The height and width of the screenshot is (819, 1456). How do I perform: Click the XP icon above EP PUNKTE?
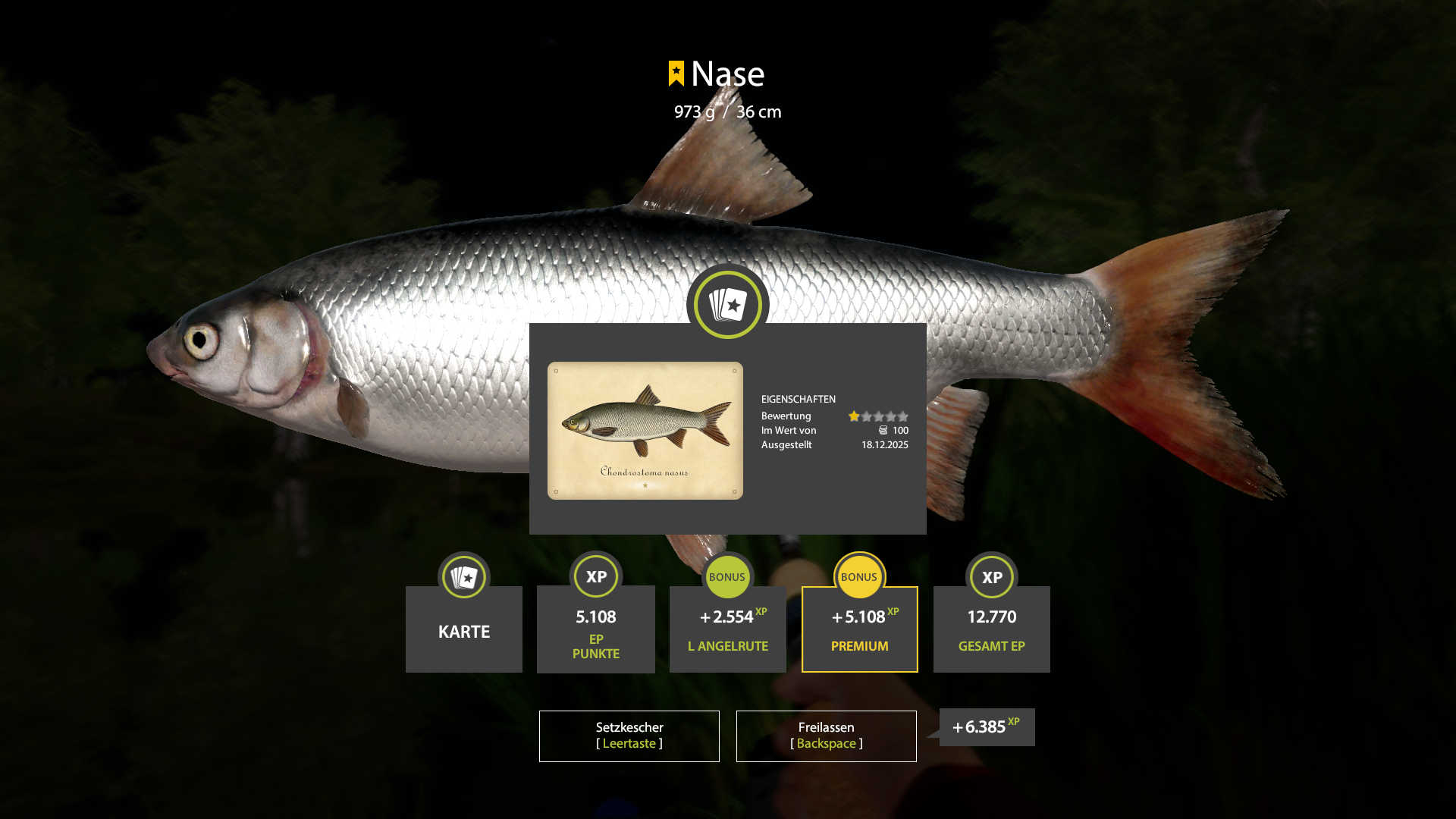pyautogui.click(x=595, y=576)
